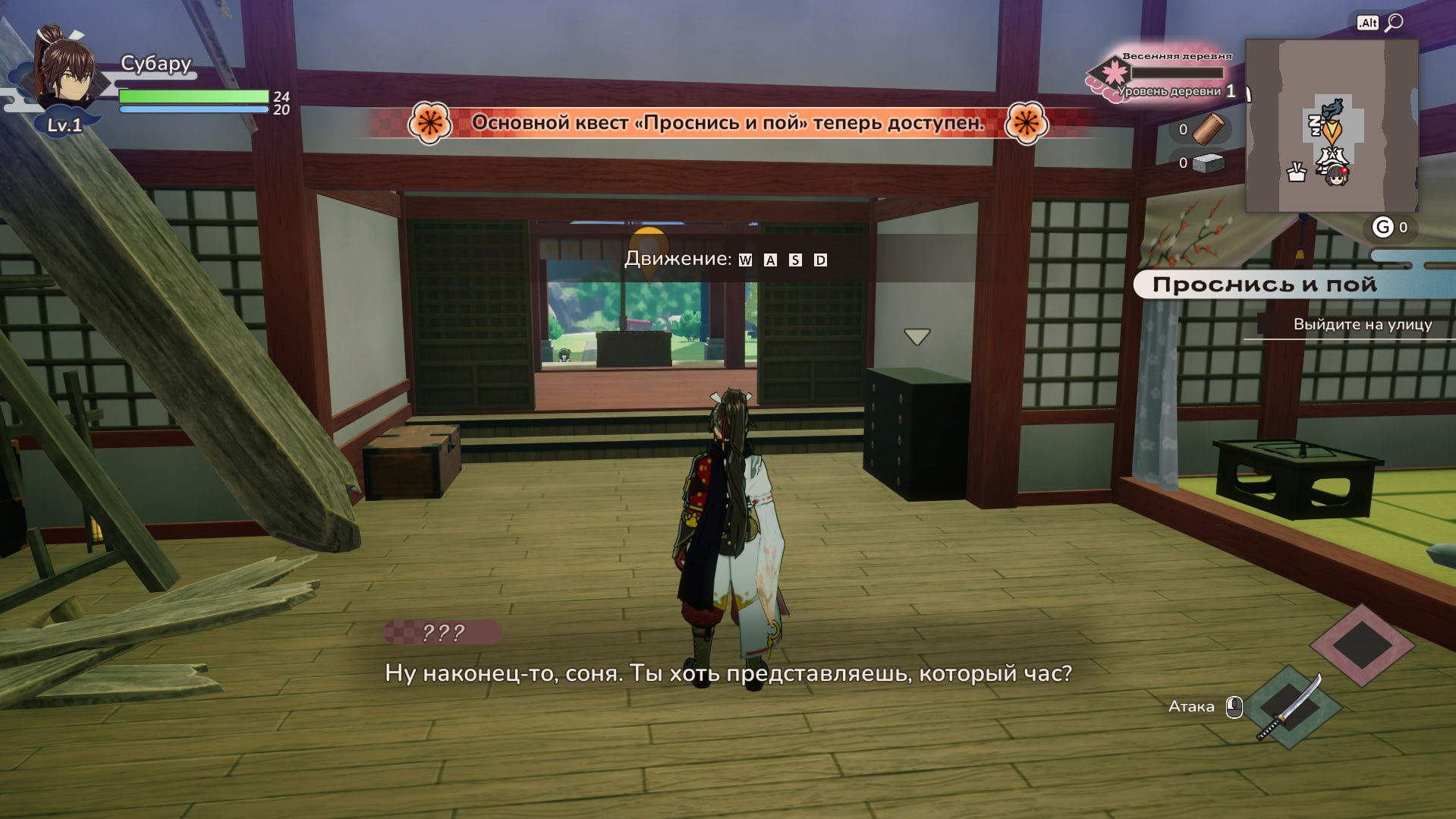Viewport: 1456px width, 819px height.
Task: Click the magnifier icon above minimap
Action: [x=1394, y=23]
